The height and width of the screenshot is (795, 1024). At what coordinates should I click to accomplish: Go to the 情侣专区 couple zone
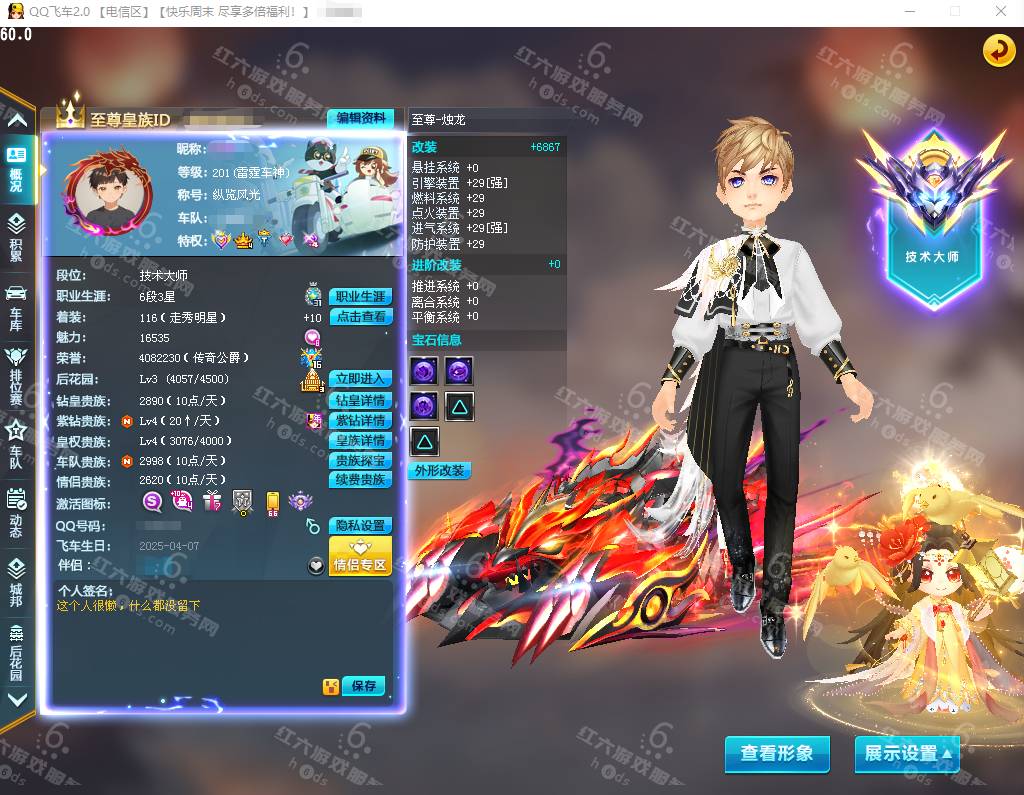[x=360, y=556]
